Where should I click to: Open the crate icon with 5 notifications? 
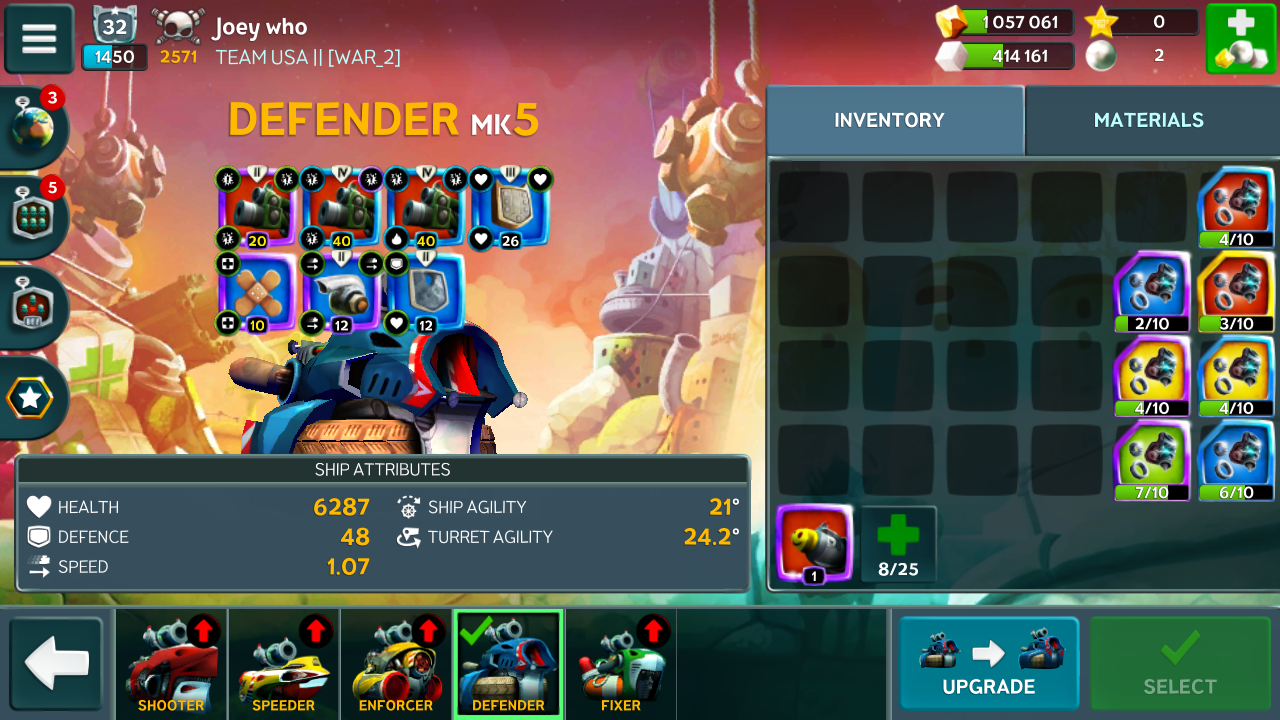[33, 215]
